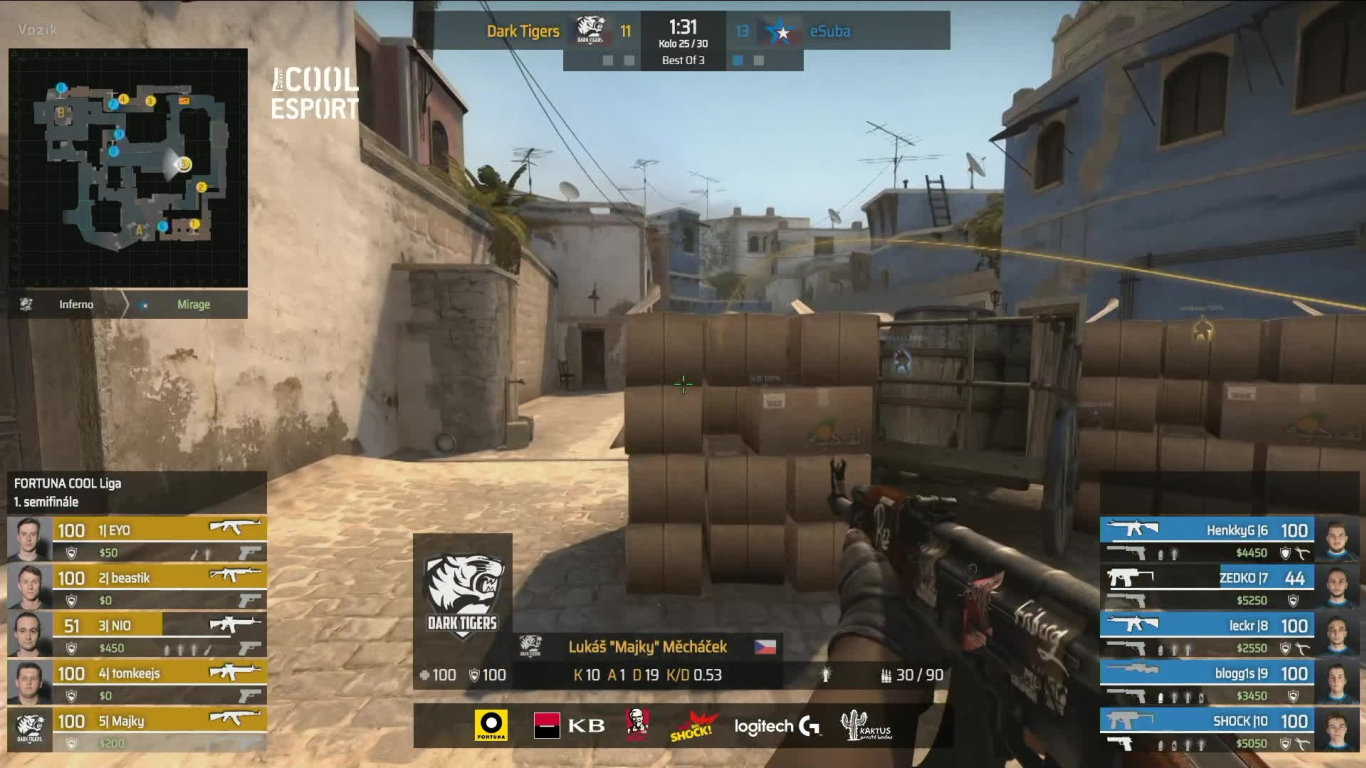
Task: Select blogg1s's player row
Action: click(1228, 684)
